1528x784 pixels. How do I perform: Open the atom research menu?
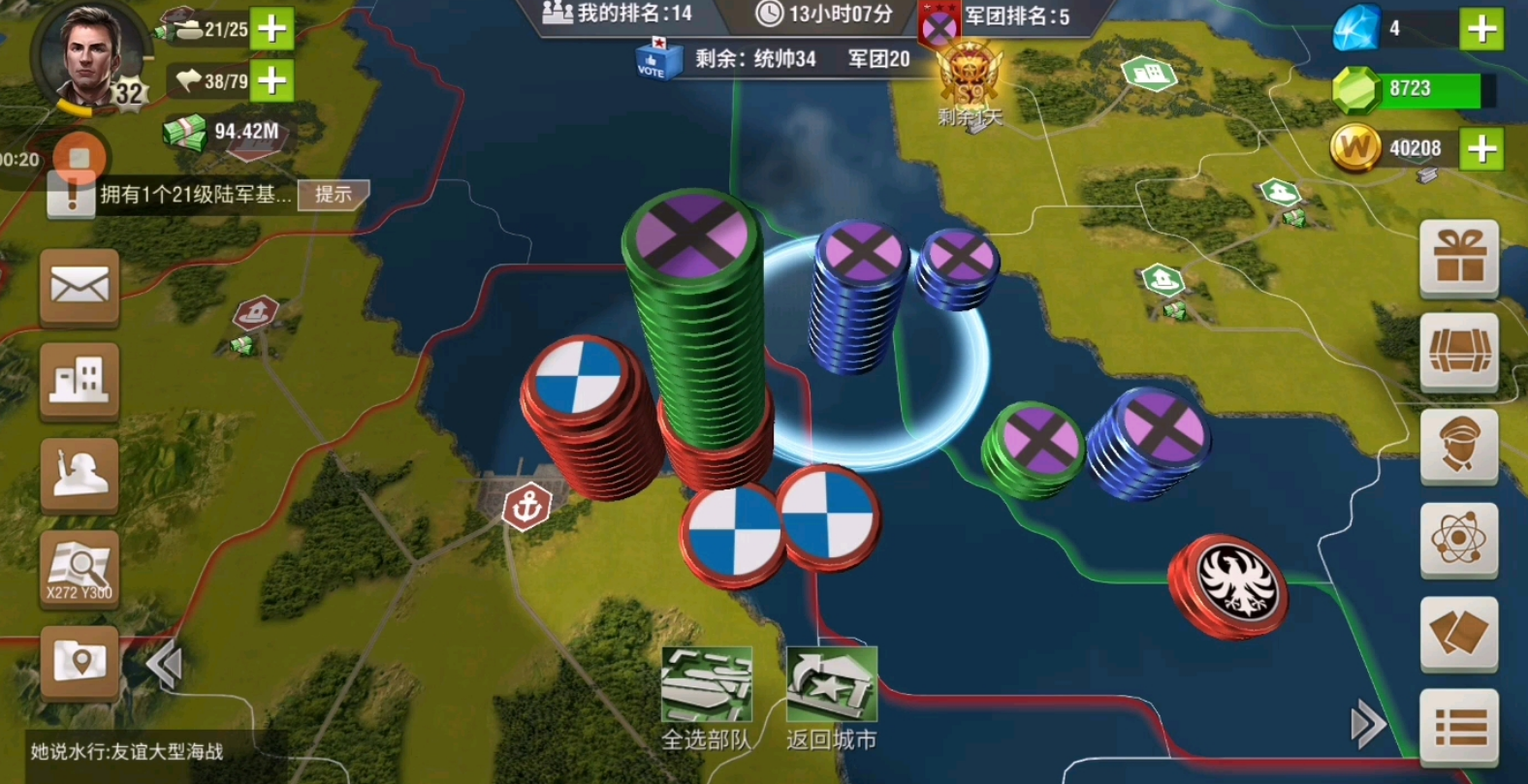[x=1459, y=539]
